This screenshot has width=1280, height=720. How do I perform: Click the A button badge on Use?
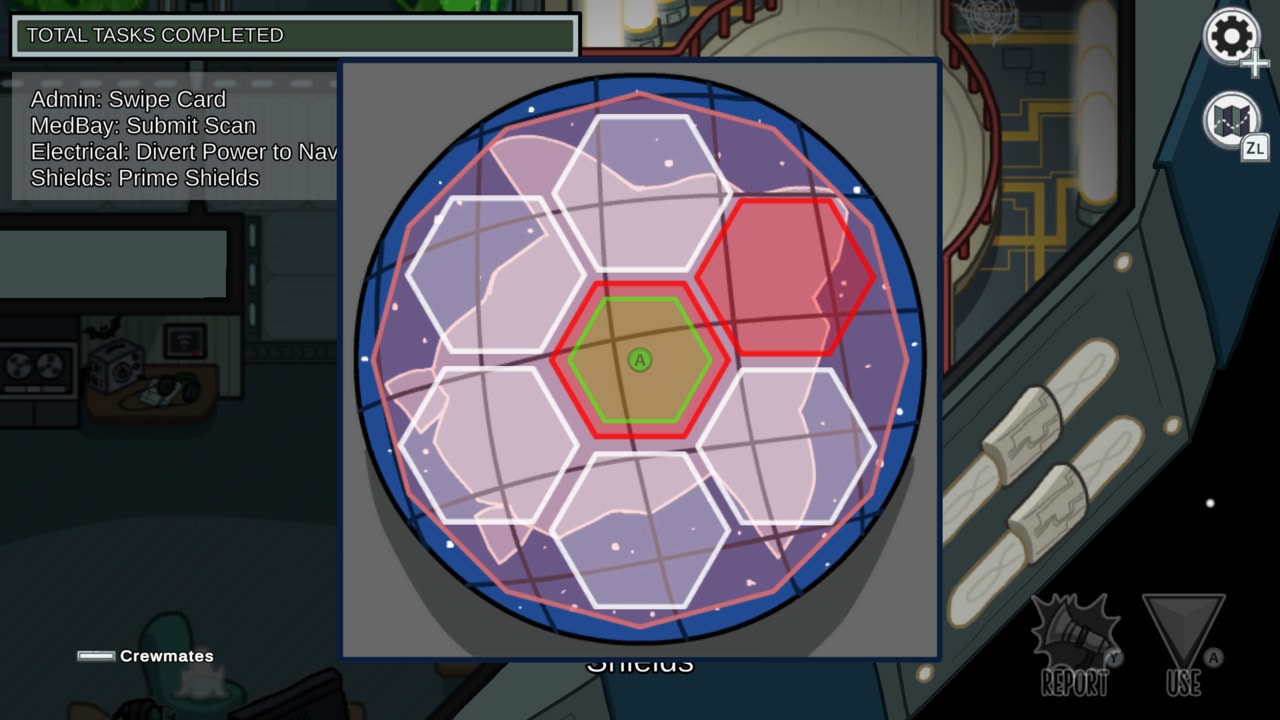click(x=1213, y=658)
